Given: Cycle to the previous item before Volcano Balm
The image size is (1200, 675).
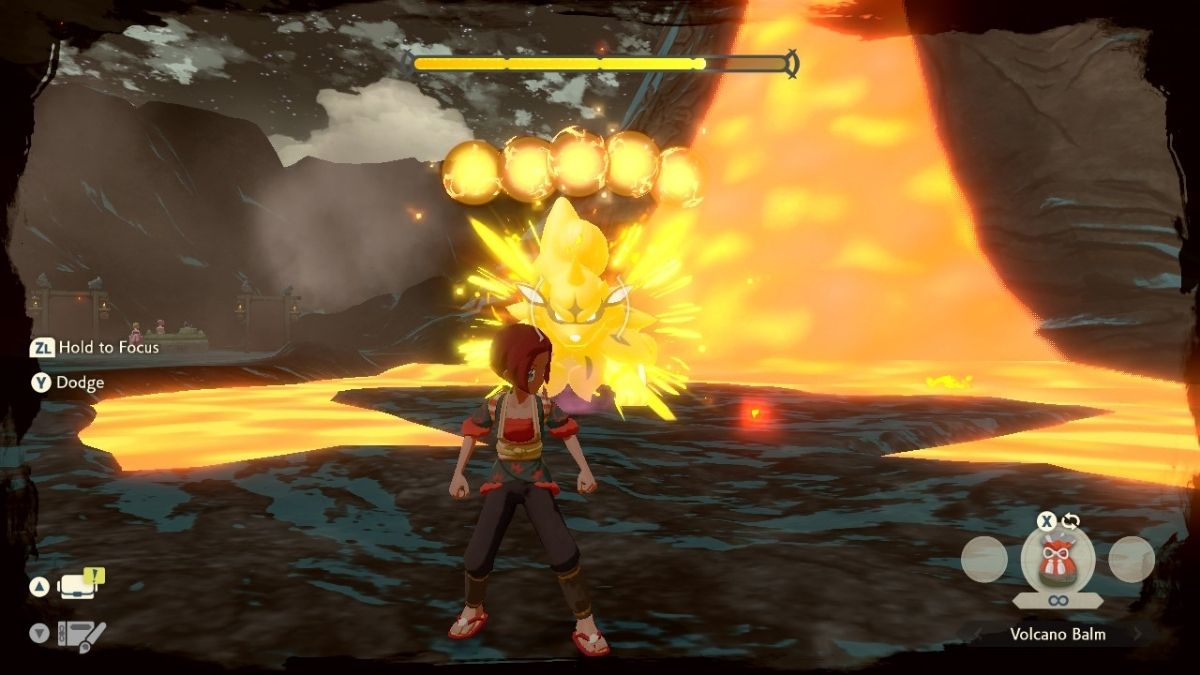Looking at the screenshot, I should [x=984, y=559].
